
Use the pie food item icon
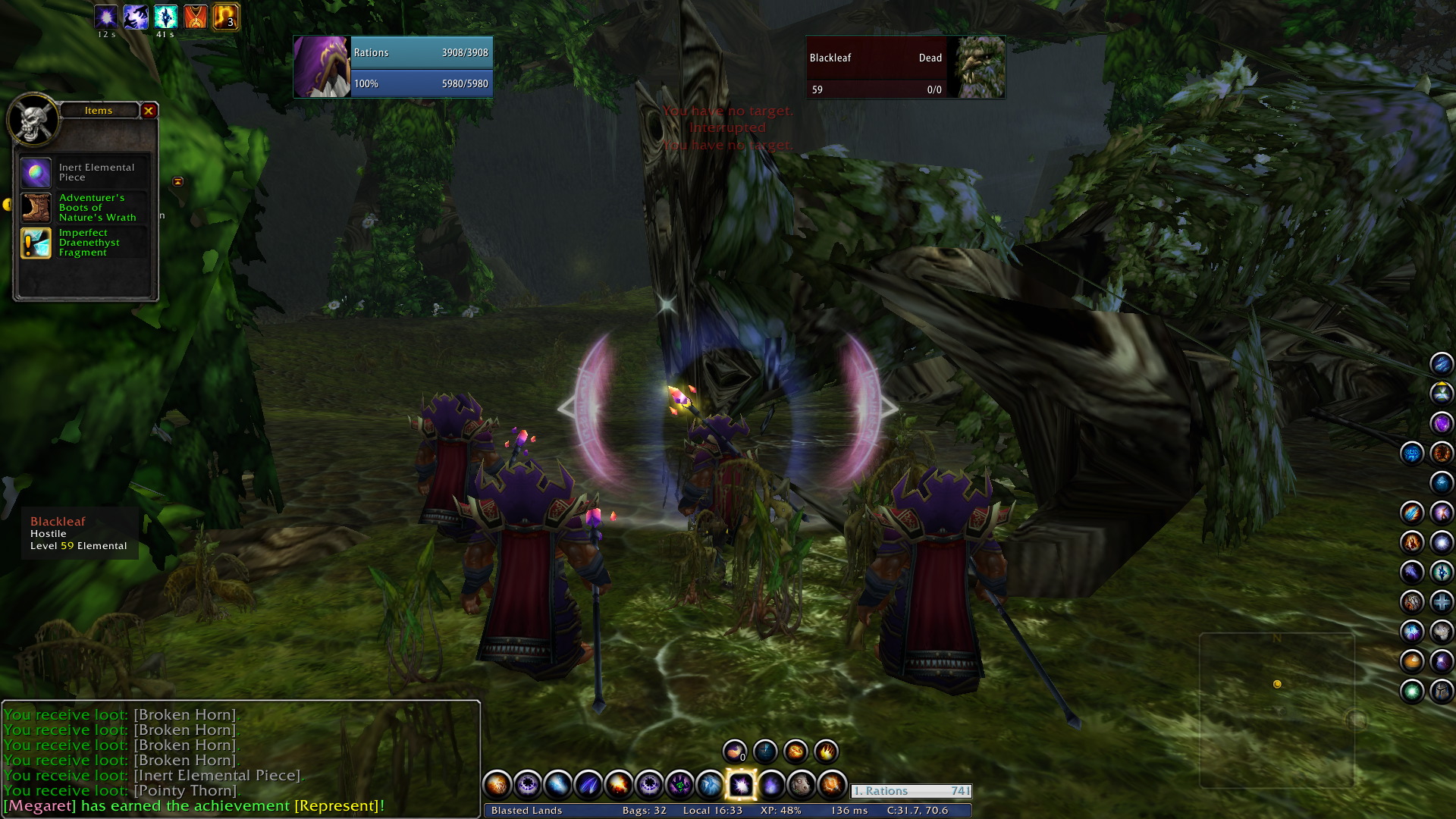pos(1412,661)
